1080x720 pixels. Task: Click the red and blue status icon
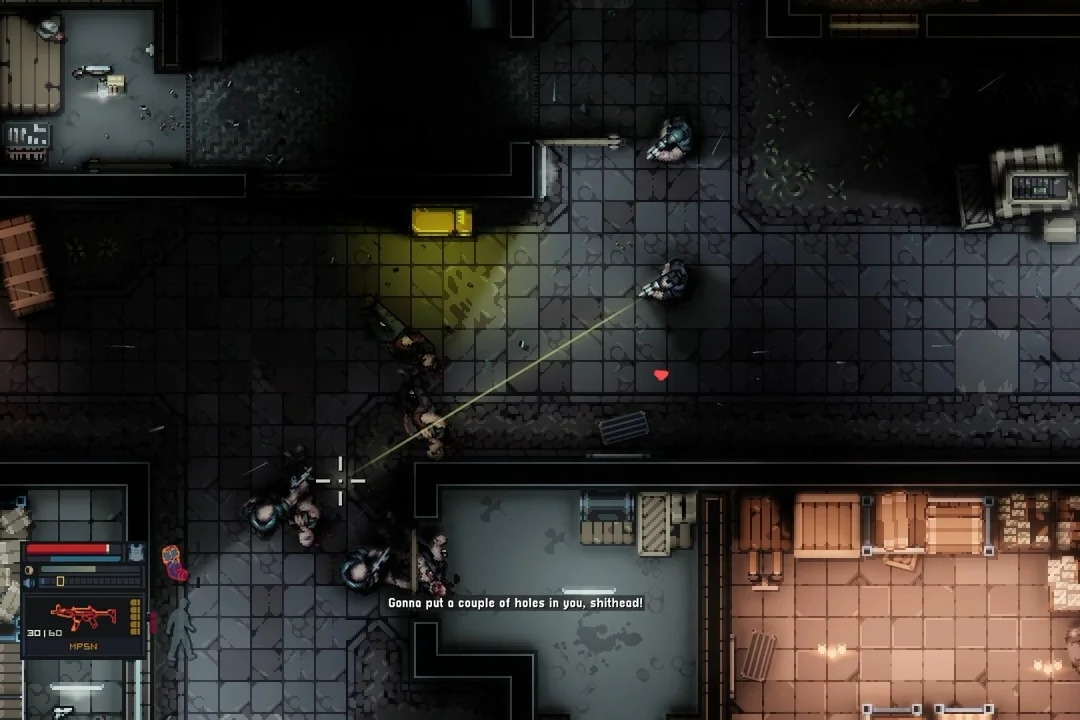pyautogui.click(x=173, y=563)
